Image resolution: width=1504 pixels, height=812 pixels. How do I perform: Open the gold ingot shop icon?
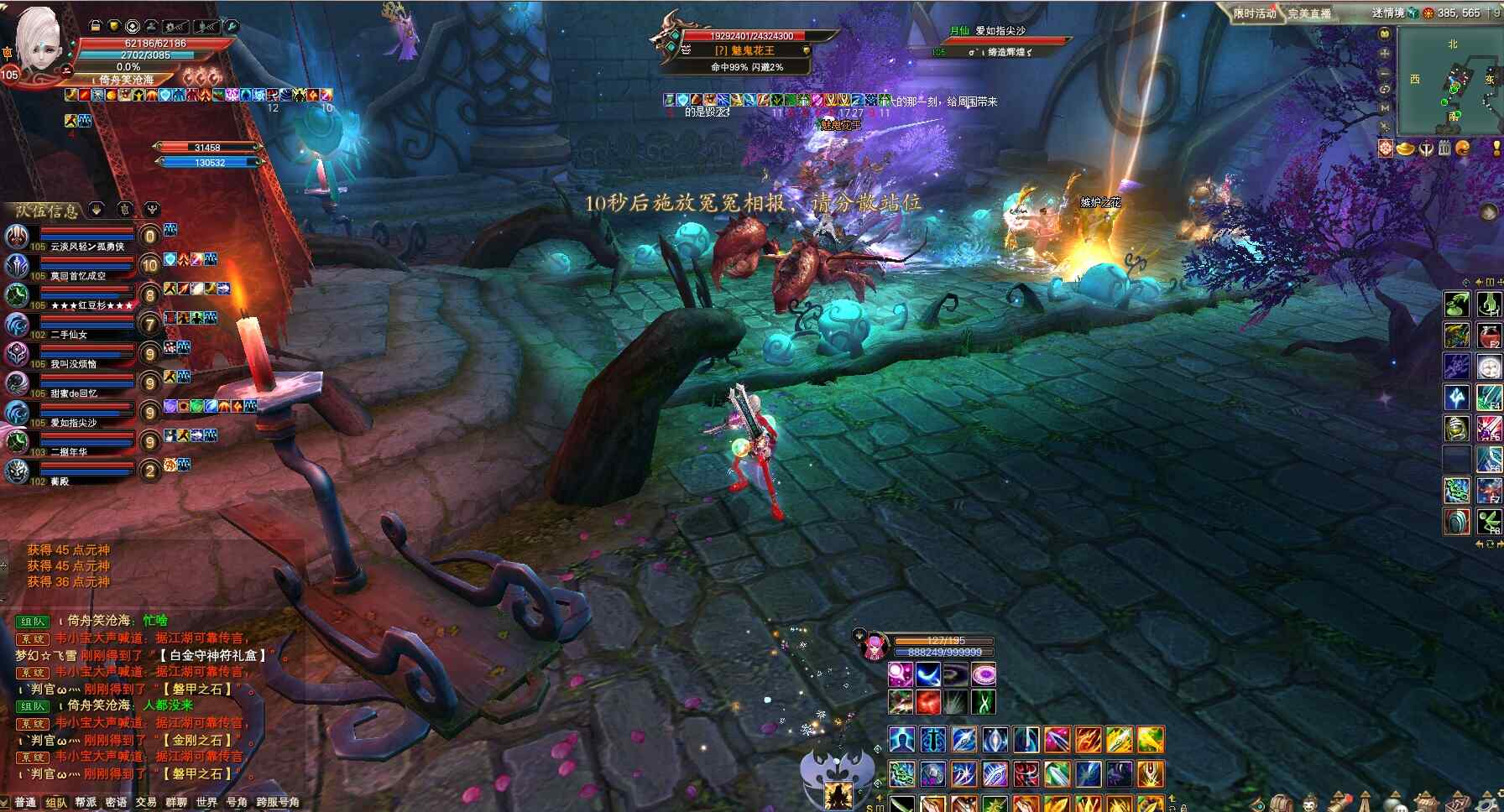coord(1405,149)
